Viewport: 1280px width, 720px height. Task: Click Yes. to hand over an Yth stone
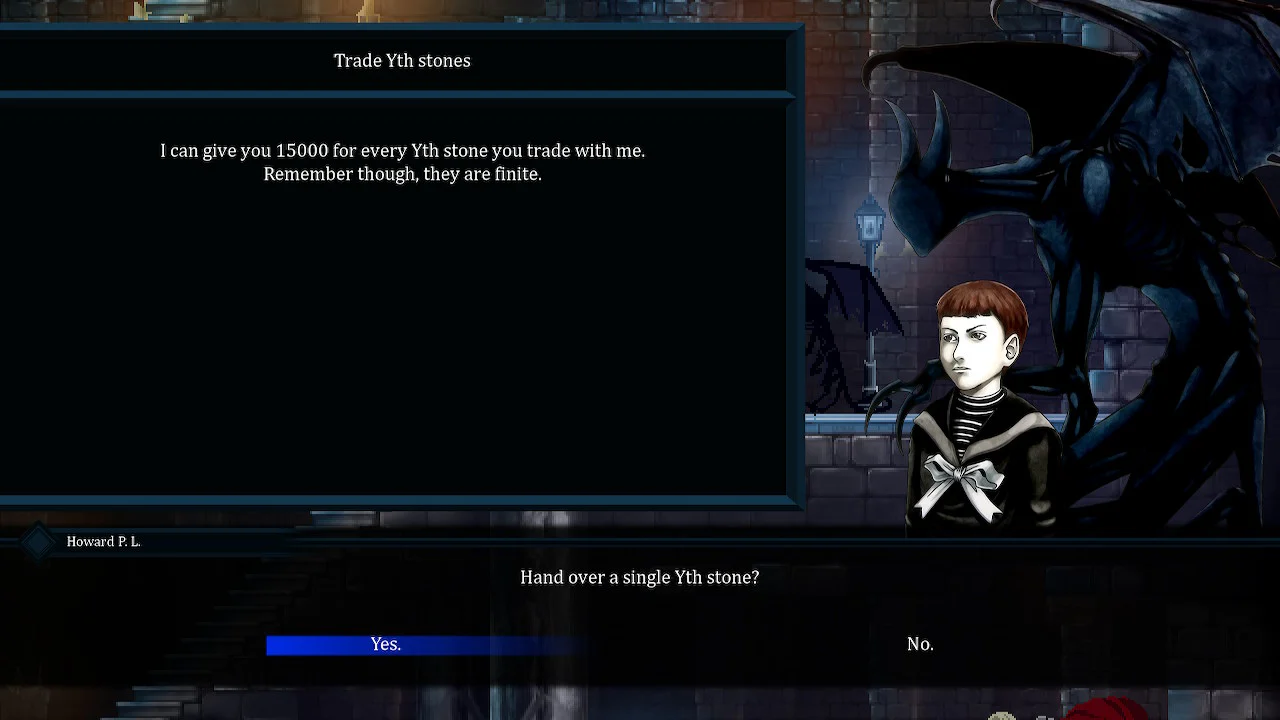pyautogui.click(x=386, y=644)
